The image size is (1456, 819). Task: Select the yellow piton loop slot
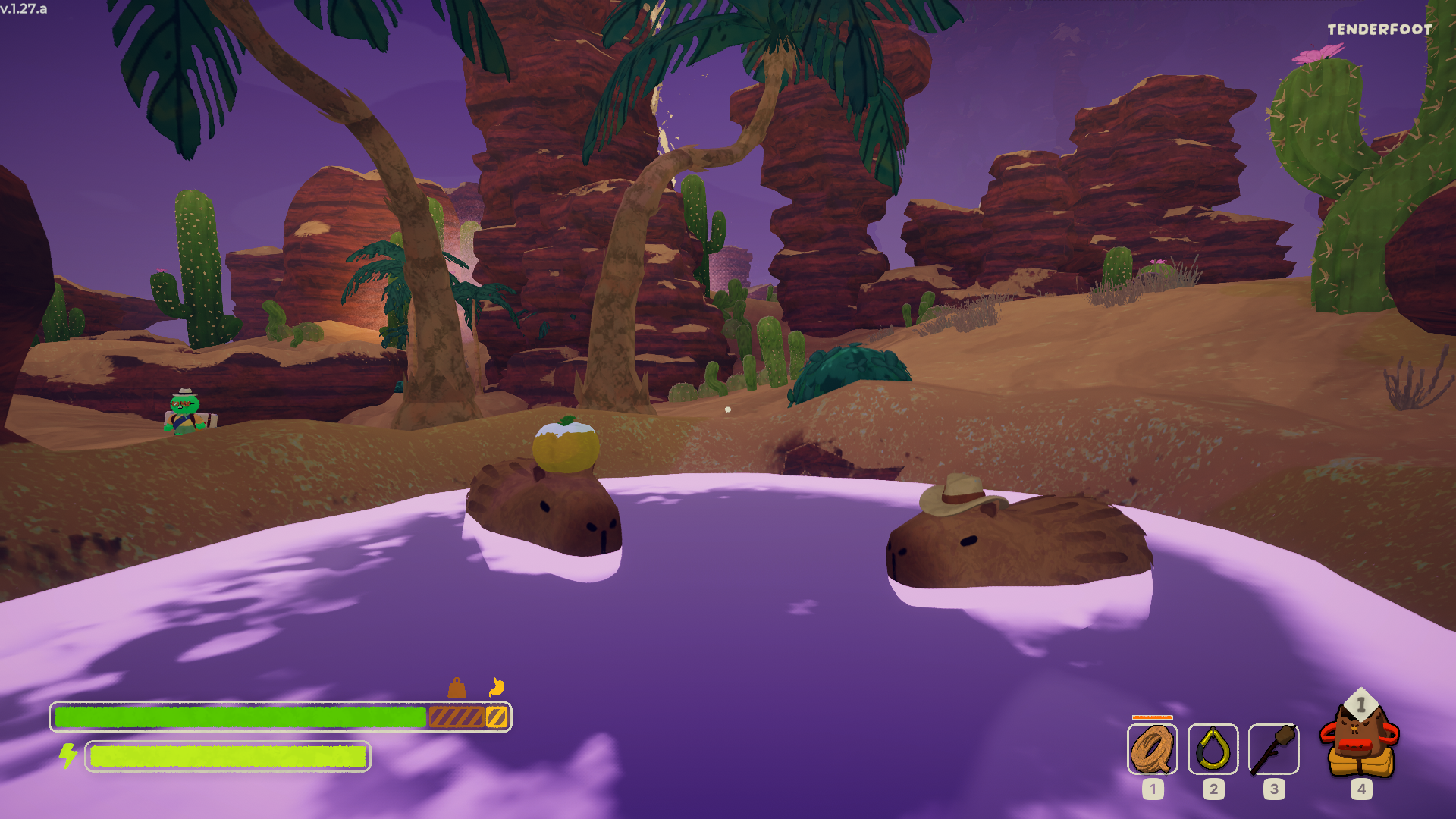(x=1213, y=749)
